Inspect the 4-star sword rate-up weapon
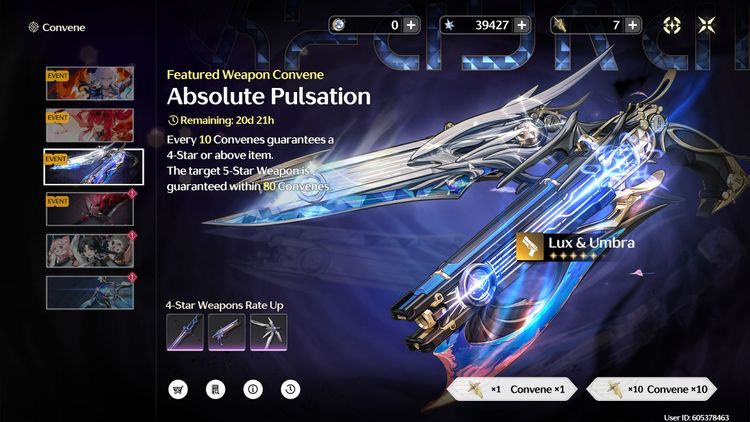Viewport: 750px width, 422px height. [185, 332]
